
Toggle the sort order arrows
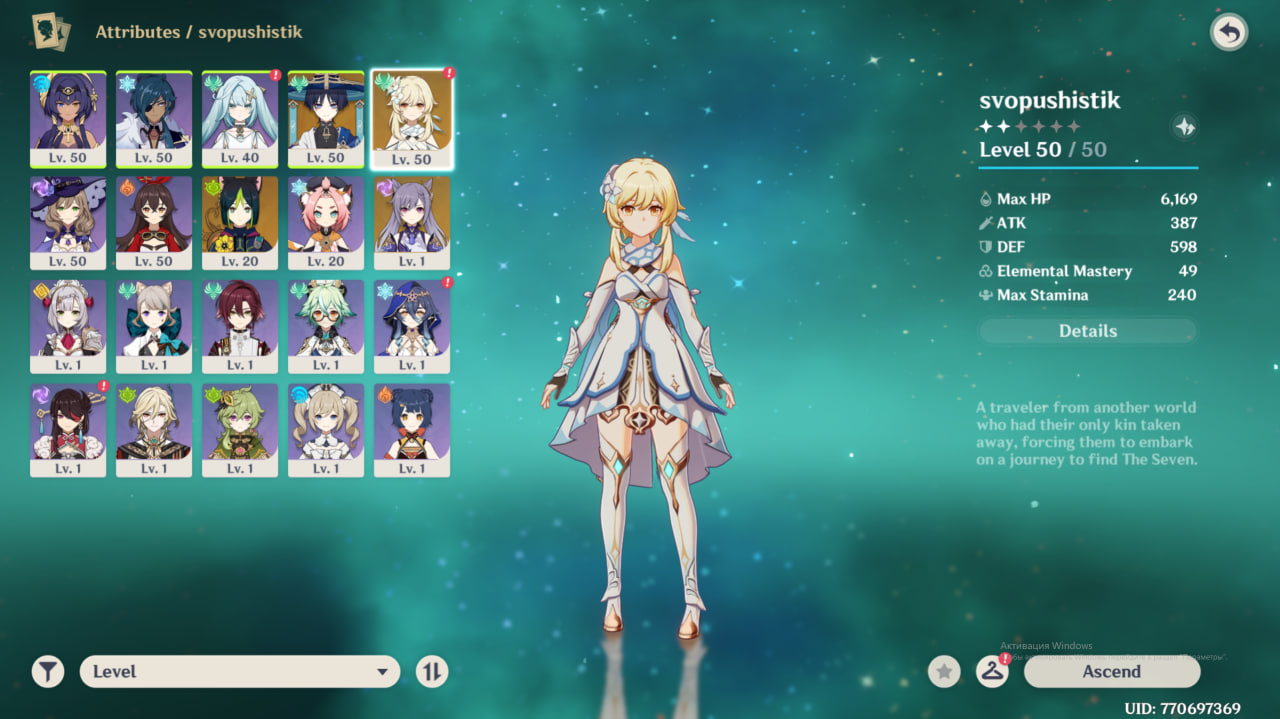click(x=432, y=672)
